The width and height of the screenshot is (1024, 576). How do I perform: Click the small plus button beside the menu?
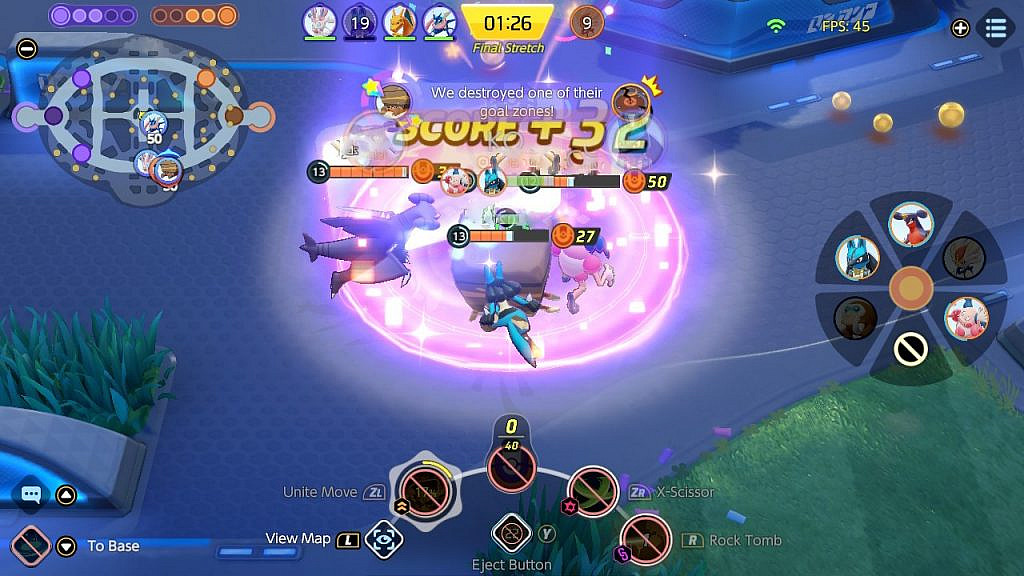960,28
